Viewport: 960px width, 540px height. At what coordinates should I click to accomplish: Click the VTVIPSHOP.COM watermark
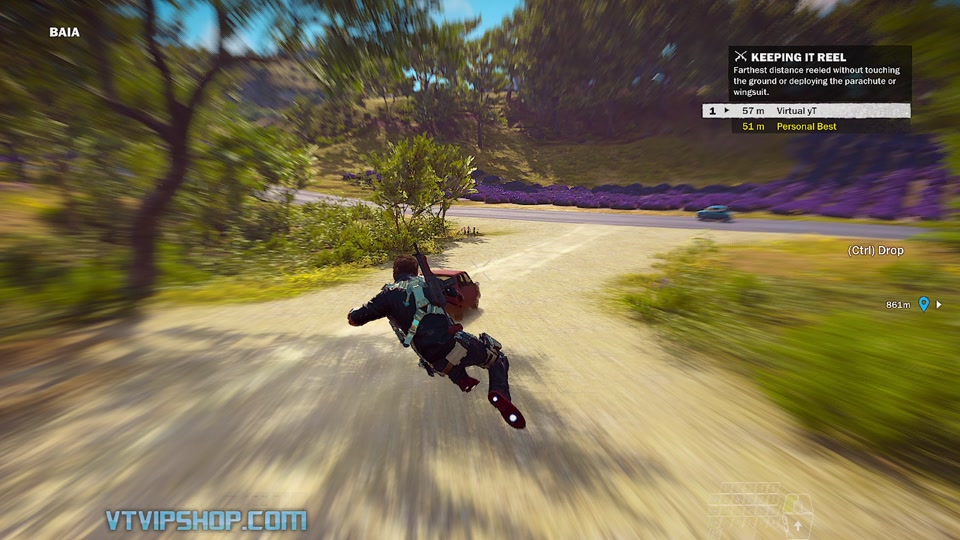coord(206,520)
